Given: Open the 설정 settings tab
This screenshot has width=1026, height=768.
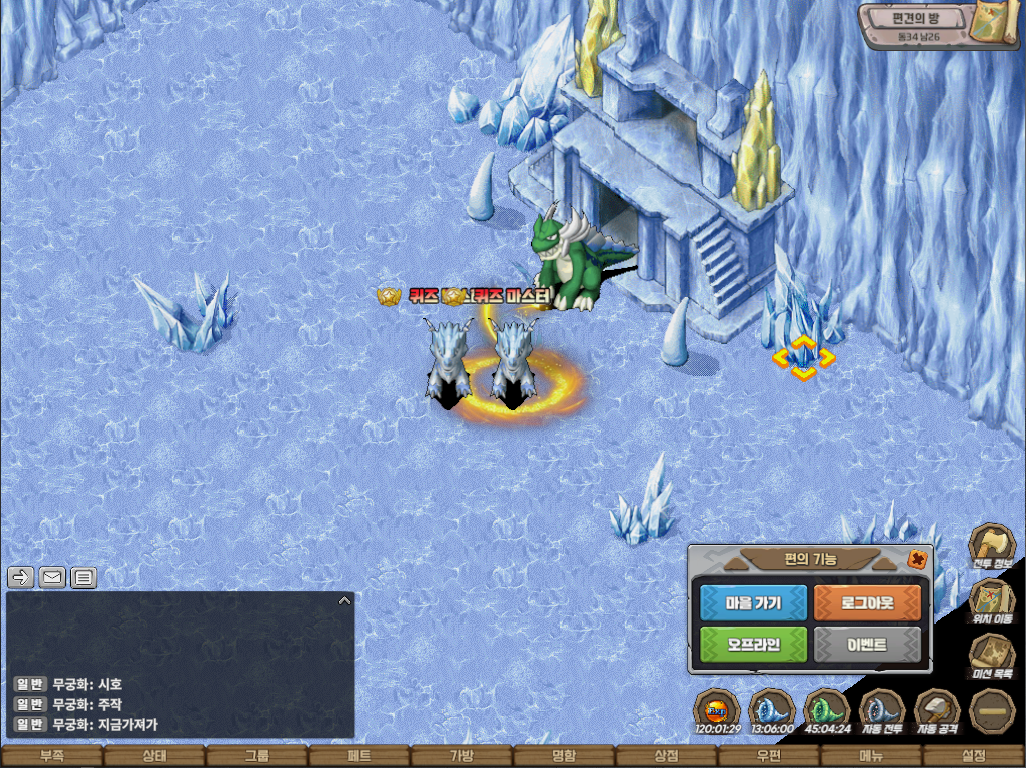Looking at the screenshot, I should point(974,757).
